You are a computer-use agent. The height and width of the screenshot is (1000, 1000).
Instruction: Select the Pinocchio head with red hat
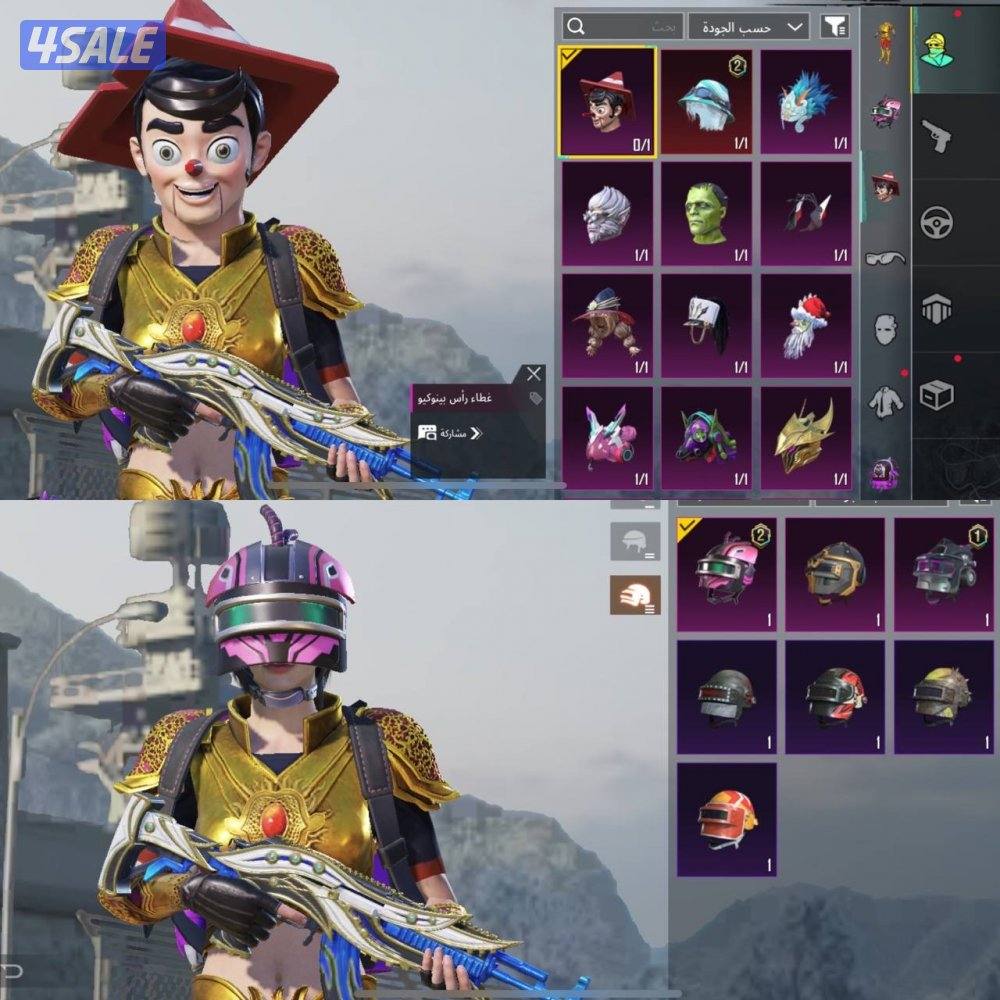click(x=607, y=102)
